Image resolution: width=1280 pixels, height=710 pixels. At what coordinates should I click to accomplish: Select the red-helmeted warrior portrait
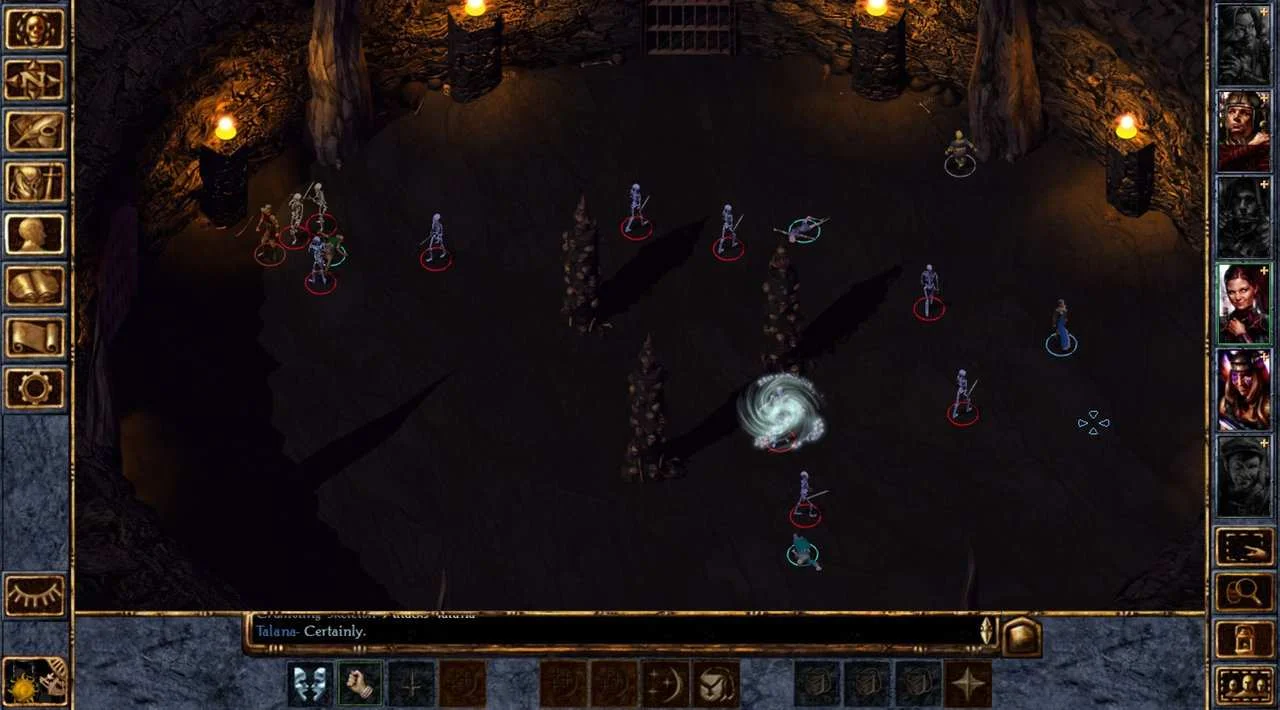coord(1243,131)
